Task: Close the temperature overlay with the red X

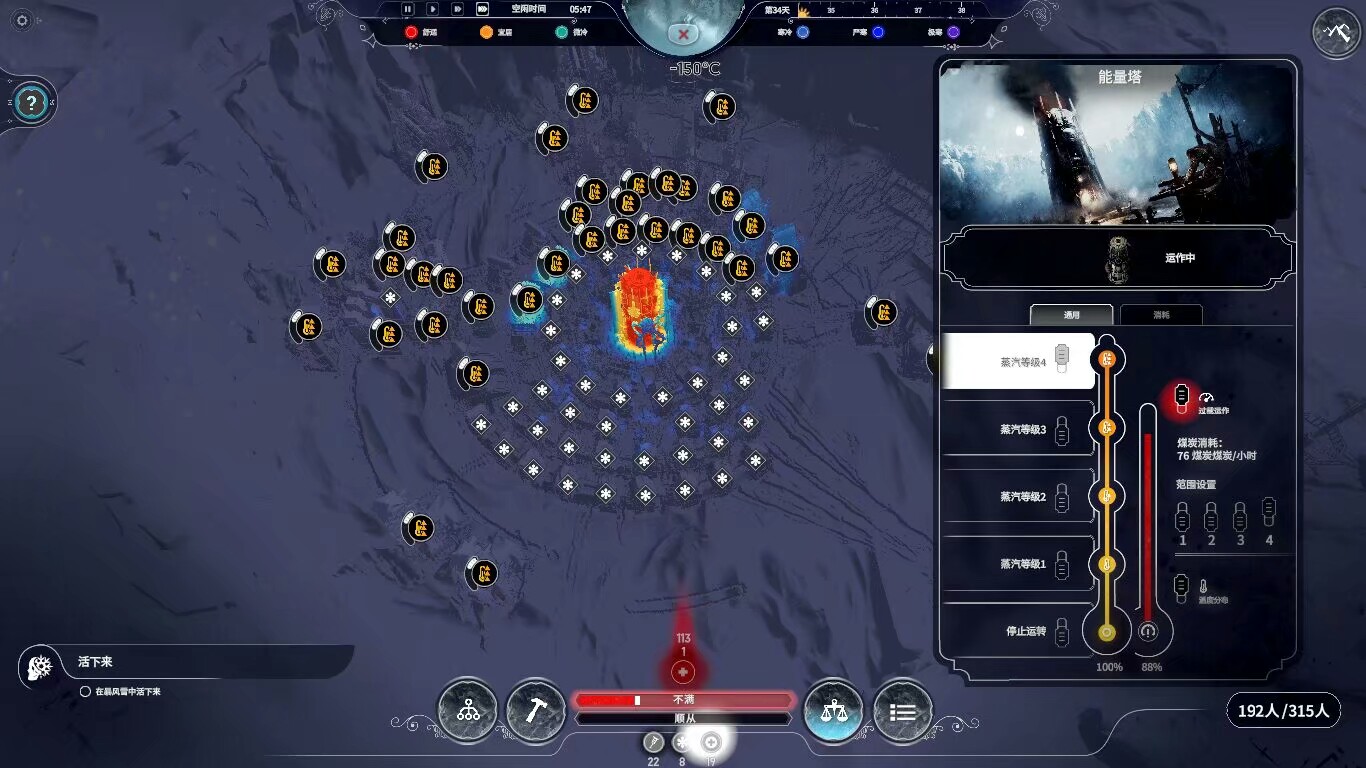Action: point(684,34)
